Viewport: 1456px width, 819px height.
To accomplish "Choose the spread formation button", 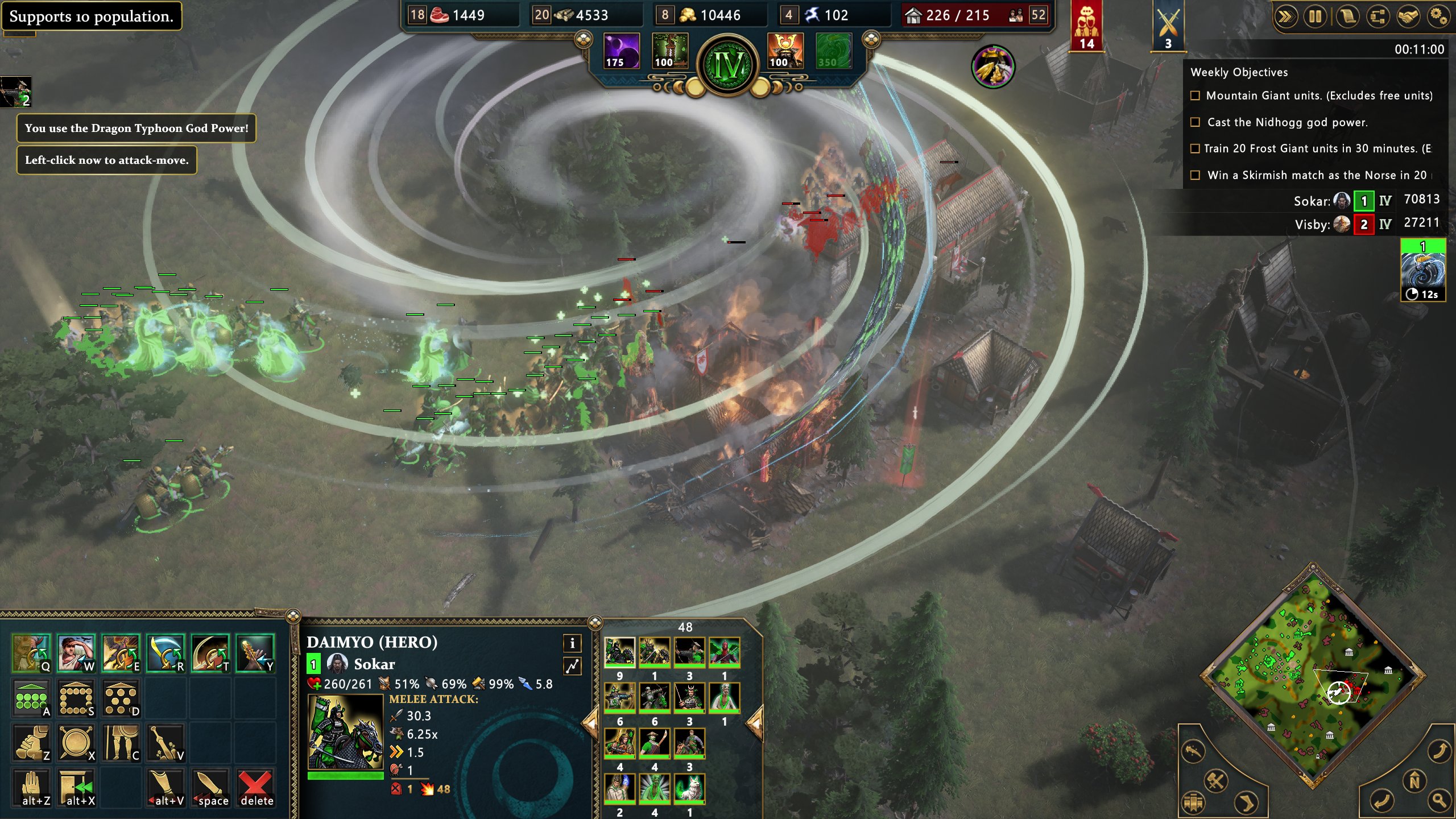I will coord(121,699).
